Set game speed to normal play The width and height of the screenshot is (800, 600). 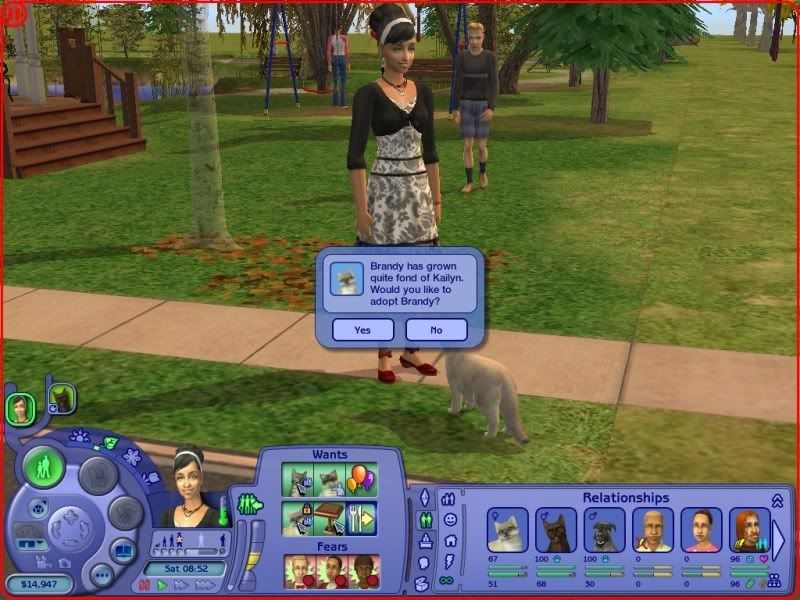[162, 585]
